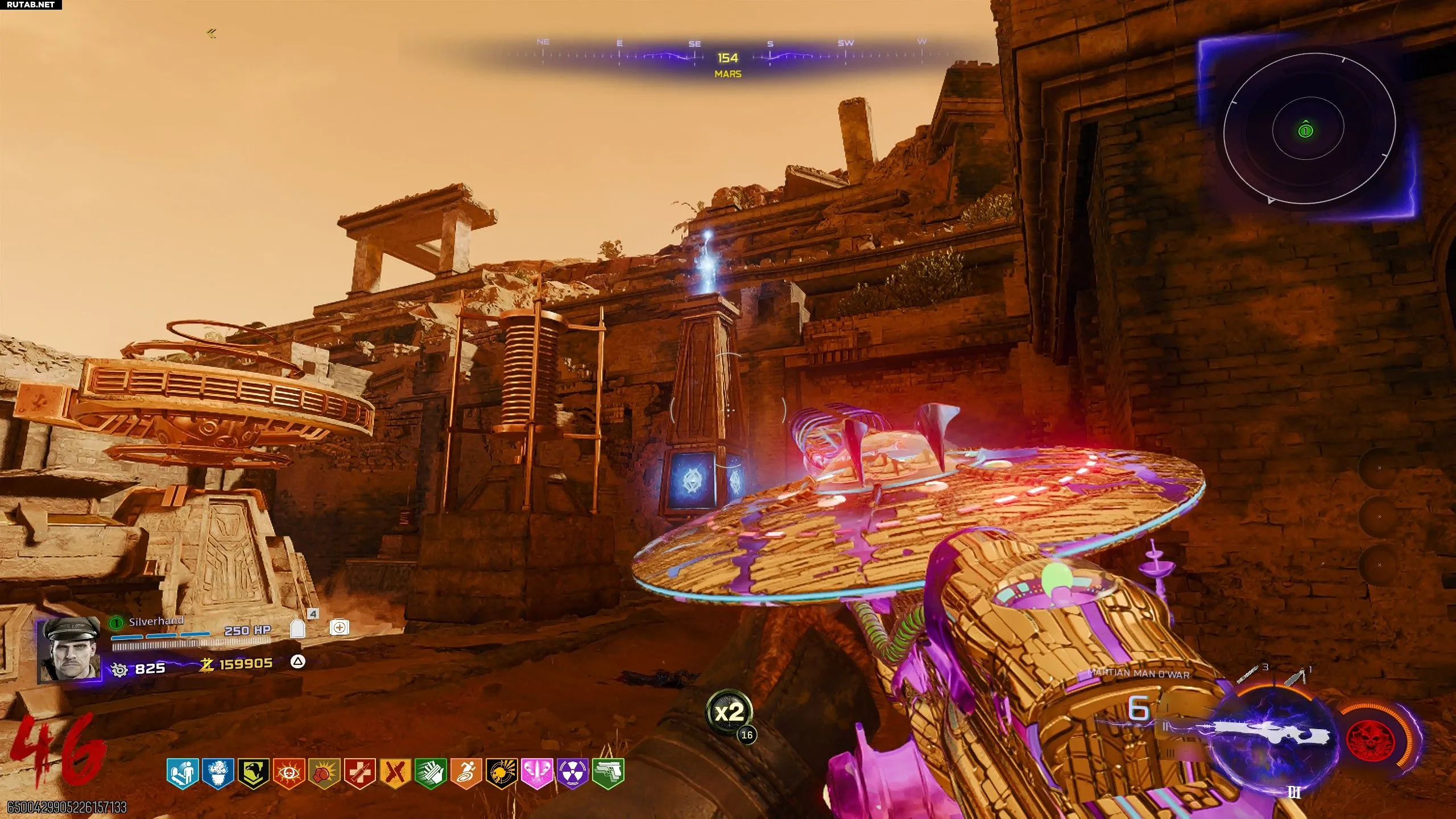Screen dimensions: 1456x819
Task: Choose the black eagle head perk
Action: point(253,773)
